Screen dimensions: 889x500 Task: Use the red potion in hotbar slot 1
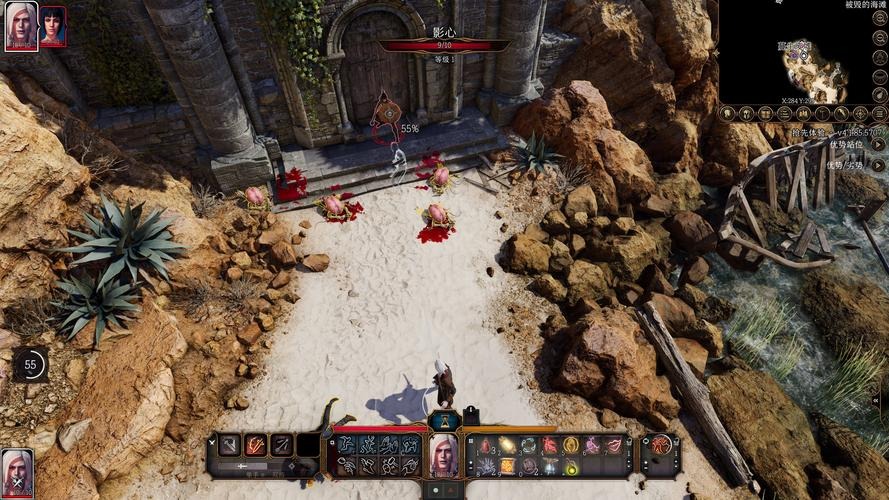pos(486,446)
